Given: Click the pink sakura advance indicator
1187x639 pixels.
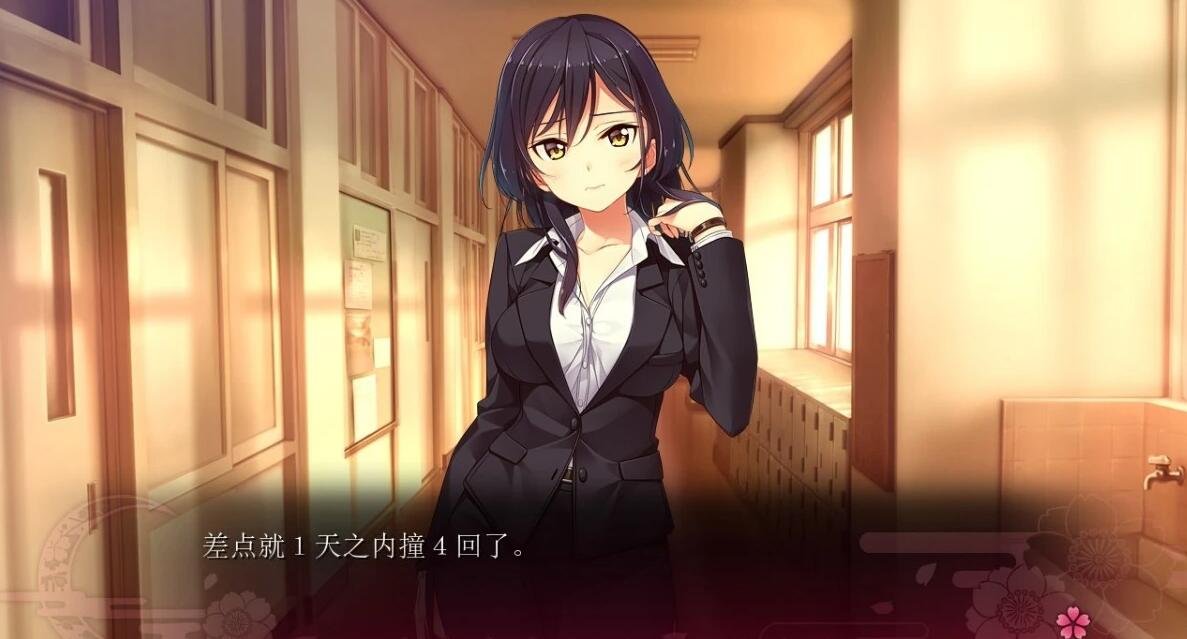Looking at the screenshot, I should (x=1072, y=620).
